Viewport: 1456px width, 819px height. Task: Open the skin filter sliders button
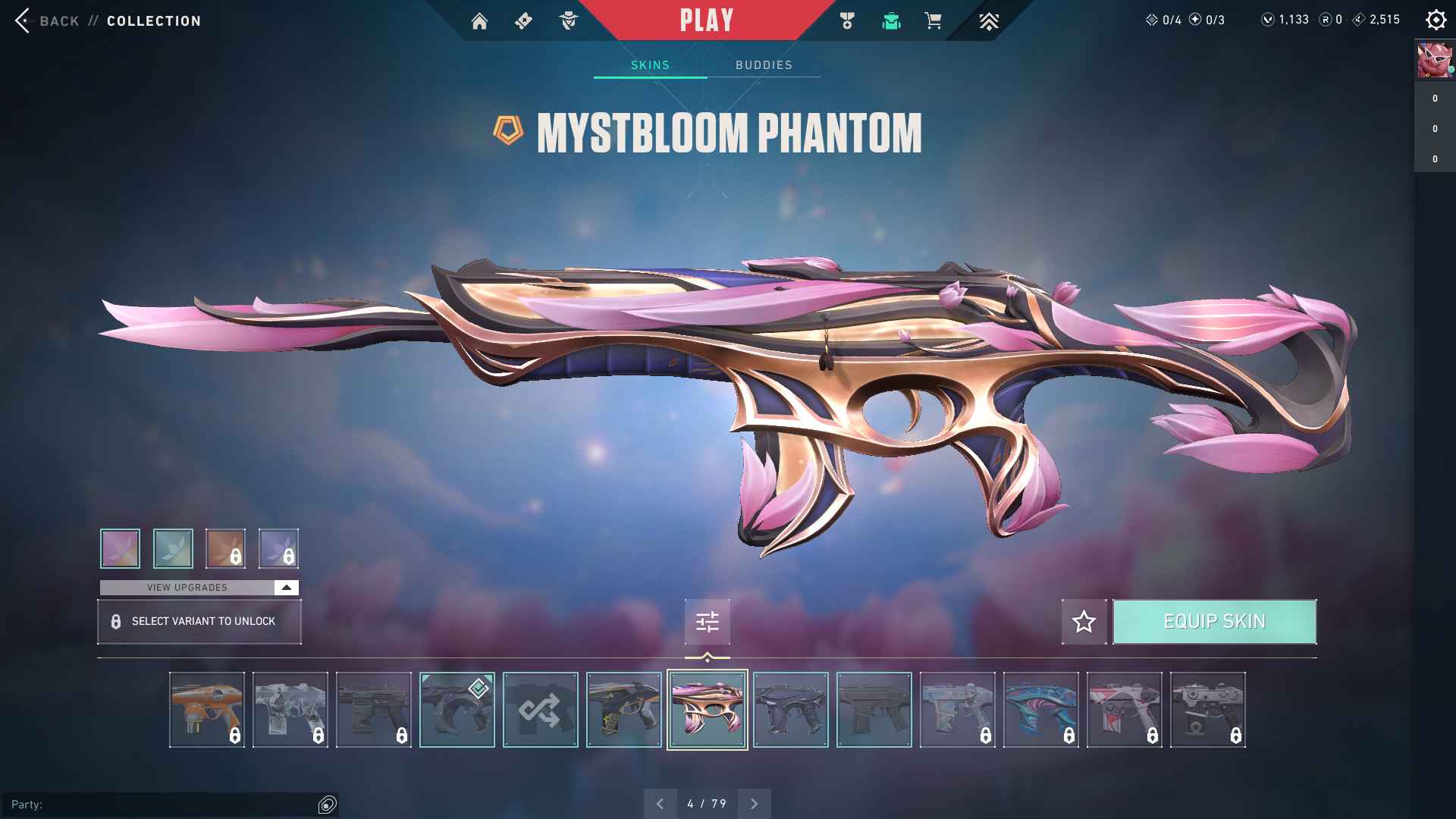[x=707, y=622]
